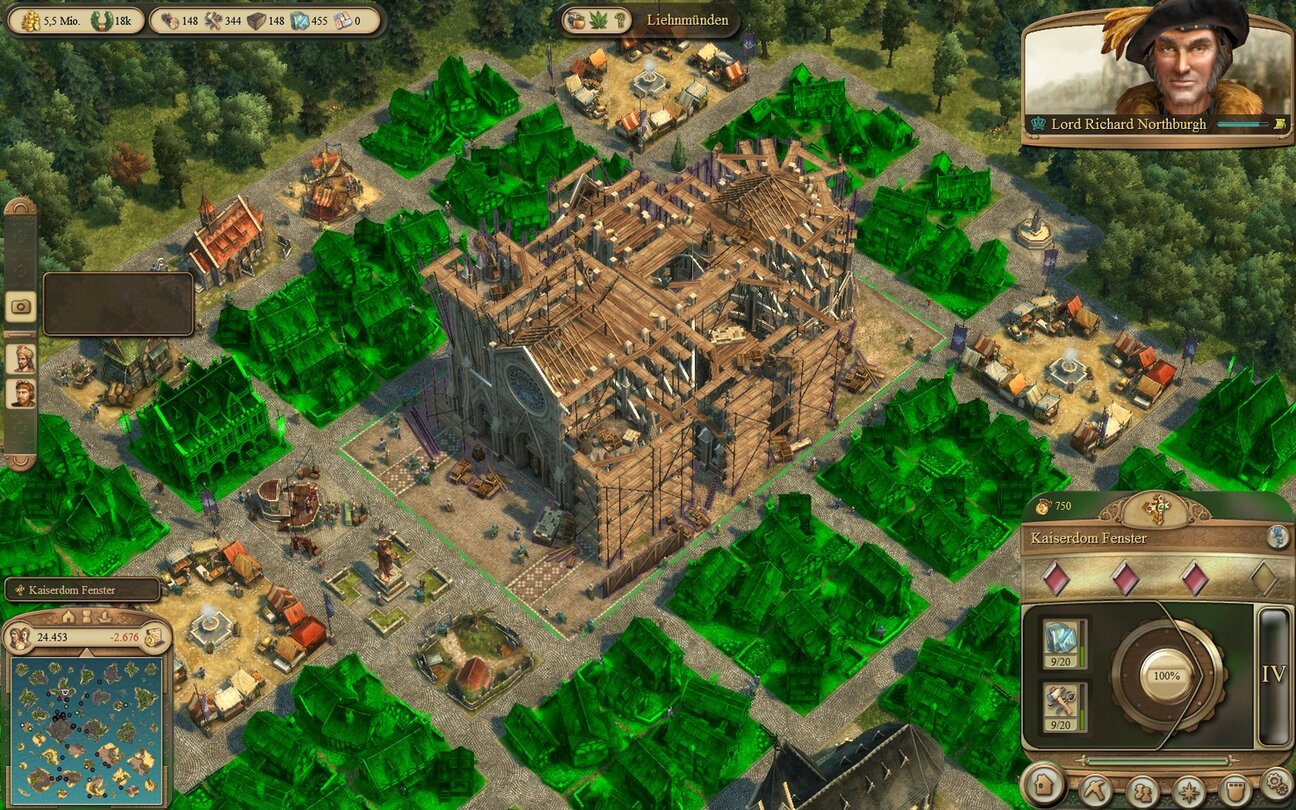Take a screenshot with the camera button
1296x810 pixels.
[20, 306]
